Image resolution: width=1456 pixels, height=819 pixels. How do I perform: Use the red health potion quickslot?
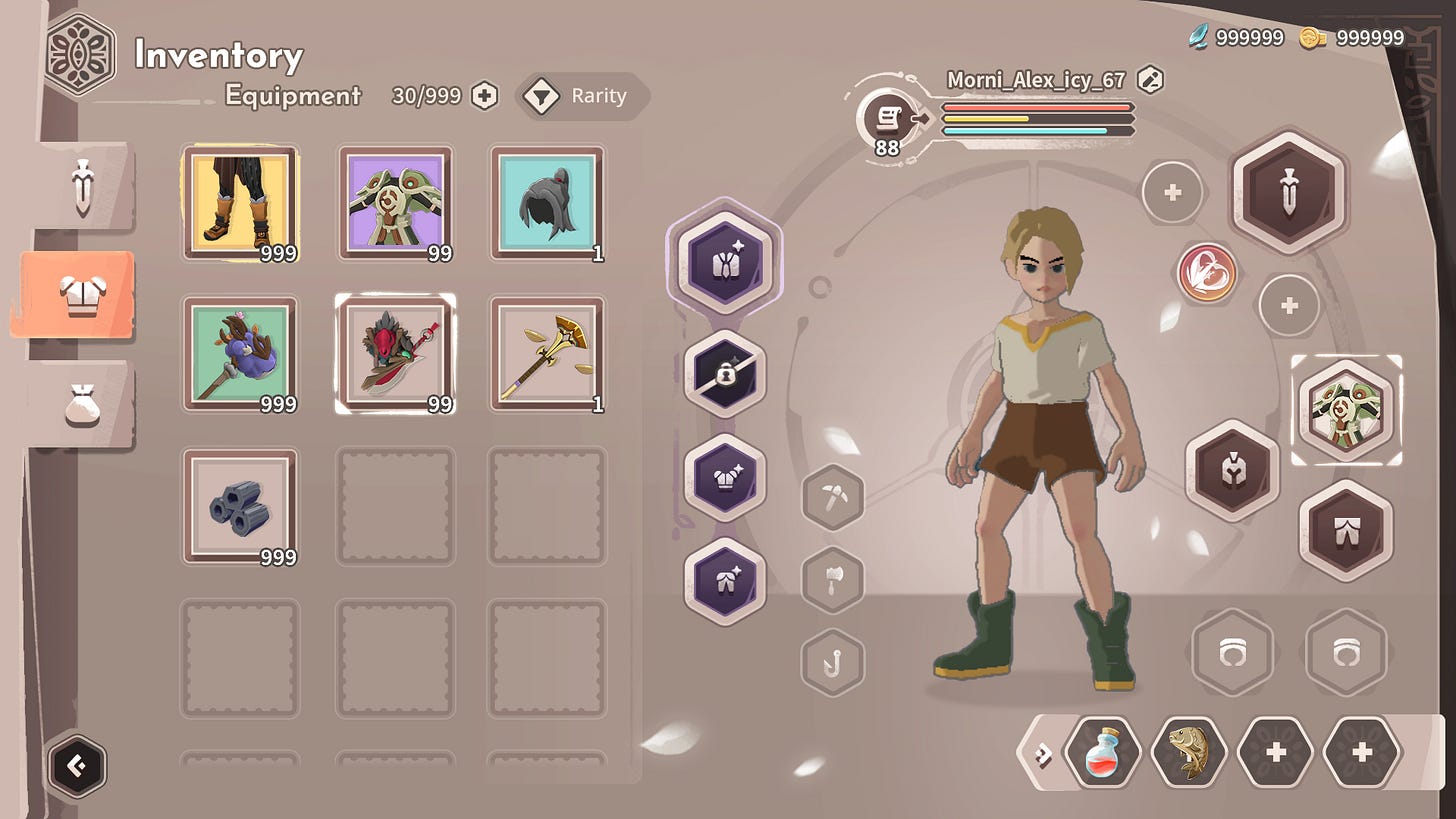(x=1103, y=751)
